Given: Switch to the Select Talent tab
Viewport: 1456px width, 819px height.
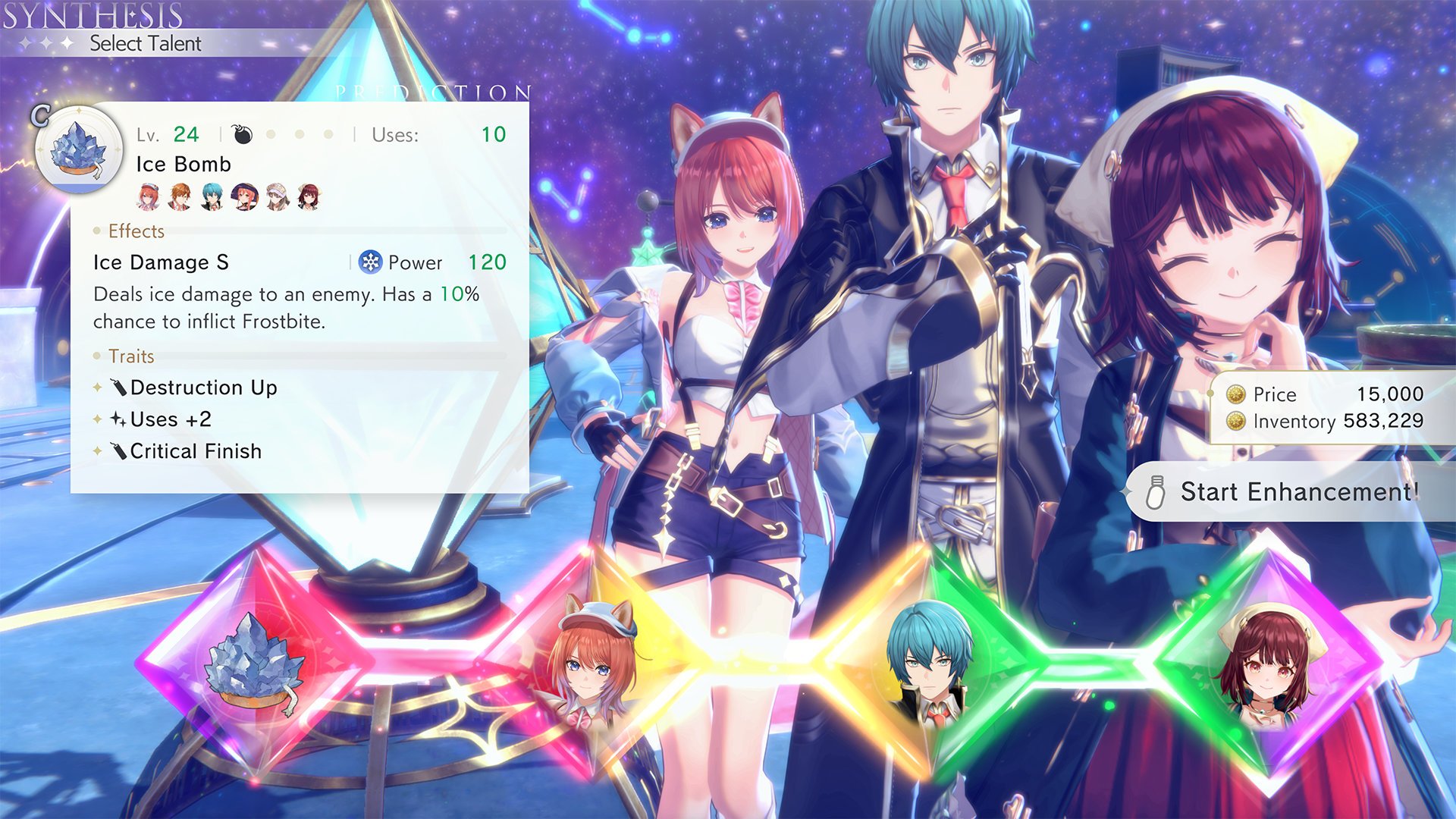Looking at the screenshot, I should [148, 43].
